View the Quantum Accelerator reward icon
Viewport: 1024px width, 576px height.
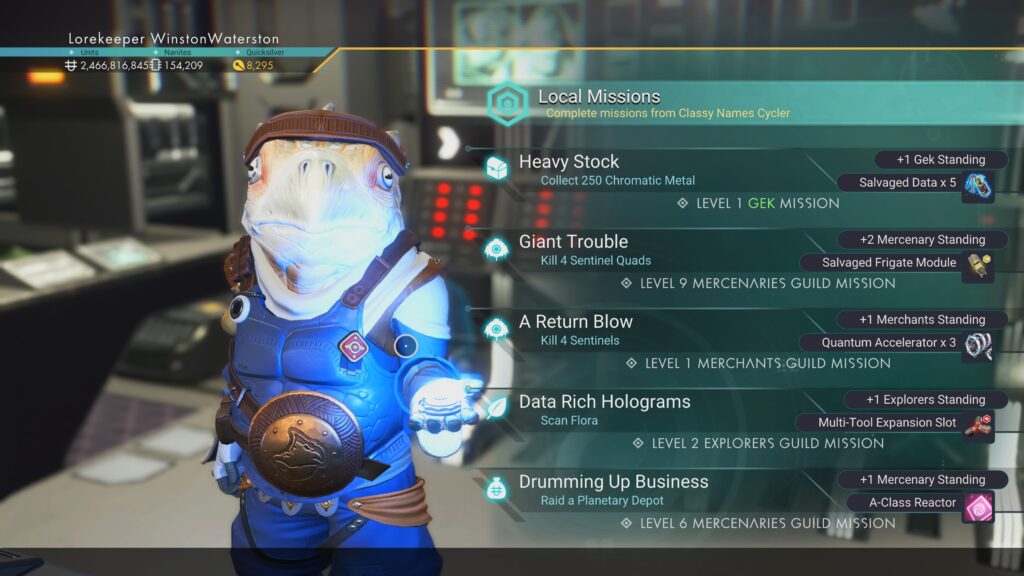(978, 346)
